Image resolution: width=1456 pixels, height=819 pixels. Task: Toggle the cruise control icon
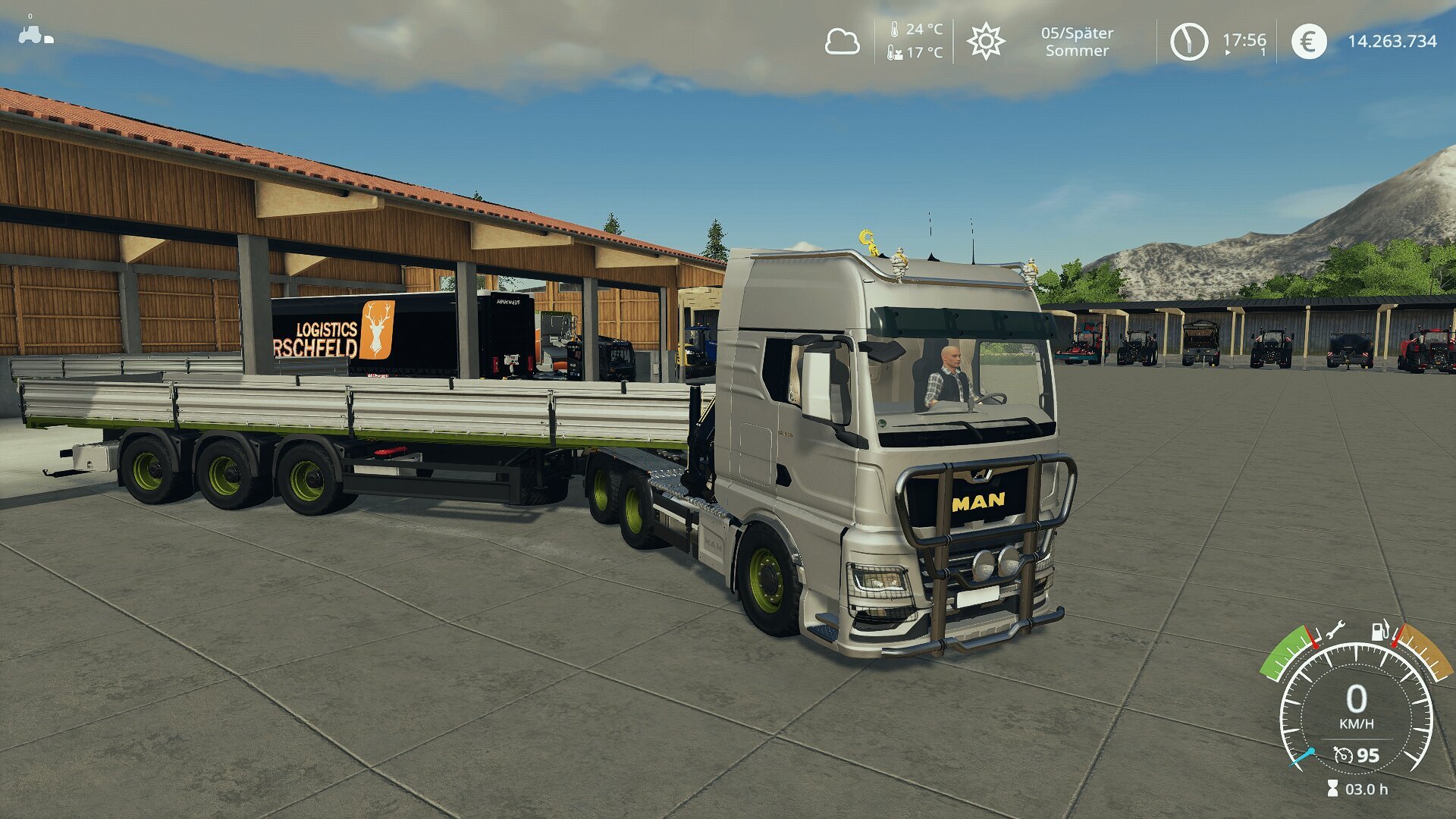(1343, 755)
